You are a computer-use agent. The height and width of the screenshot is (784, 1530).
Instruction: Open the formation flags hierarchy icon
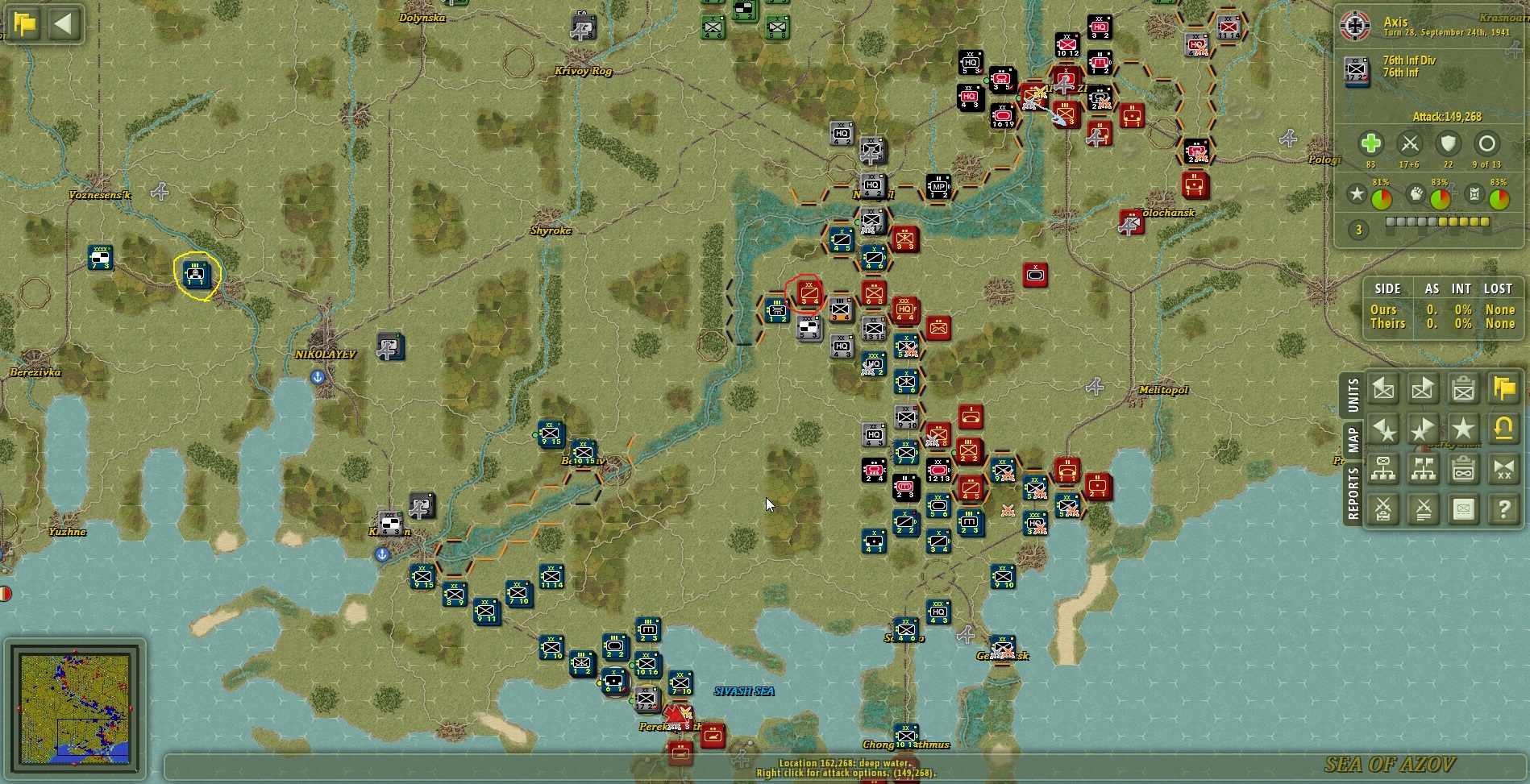pyautogui.click(x=1423, y=470)
